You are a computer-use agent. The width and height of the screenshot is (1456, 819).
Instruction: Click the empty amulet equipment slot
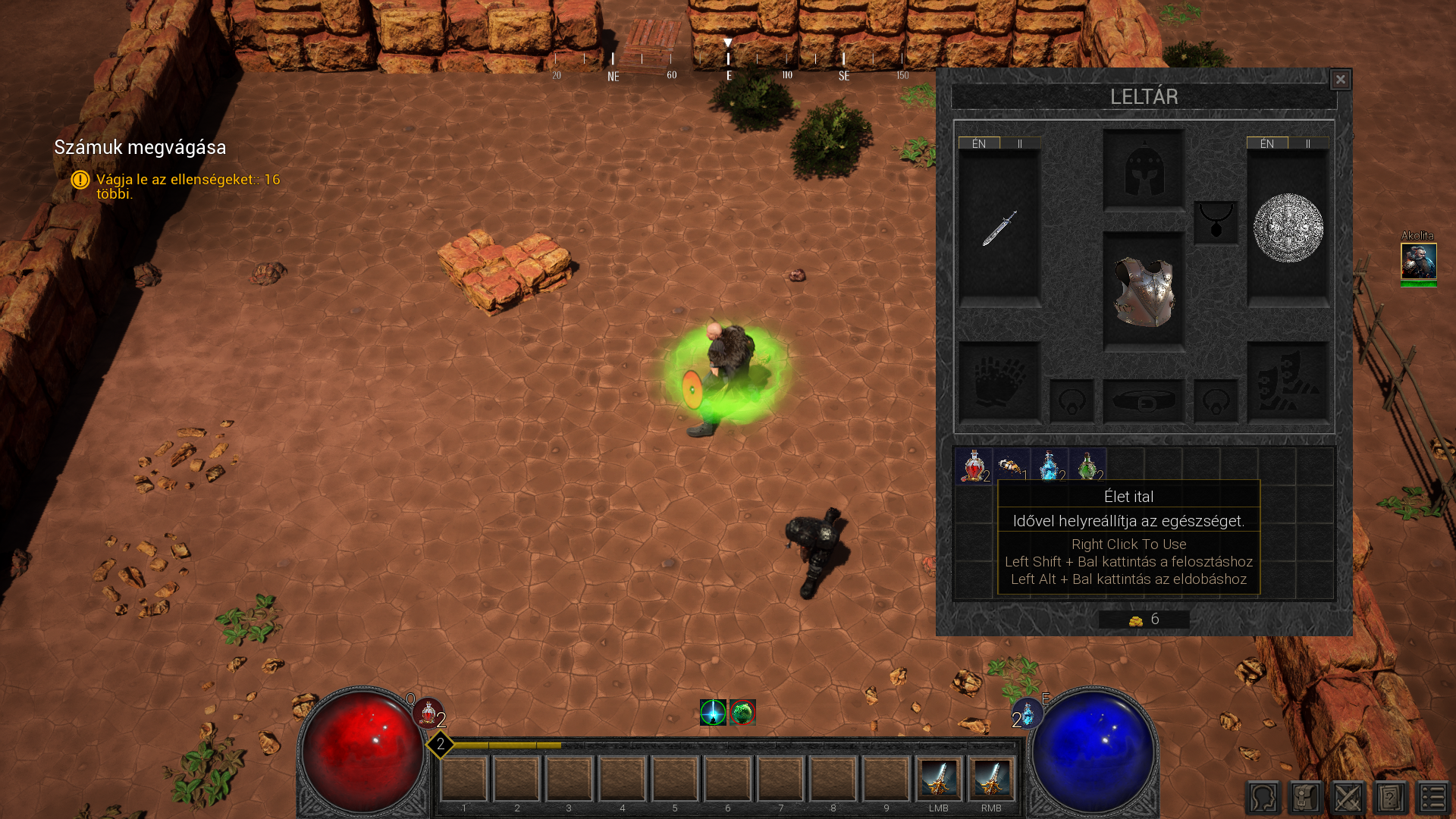[x=1216, y=222]
